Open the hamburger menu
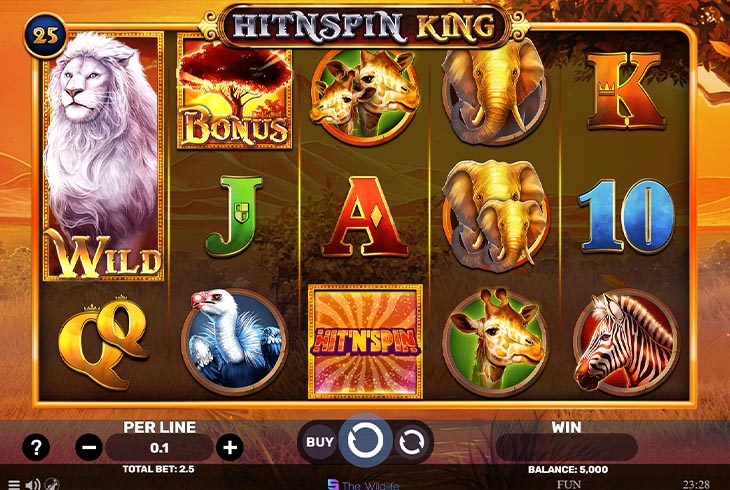 click(x=13, y=484)
